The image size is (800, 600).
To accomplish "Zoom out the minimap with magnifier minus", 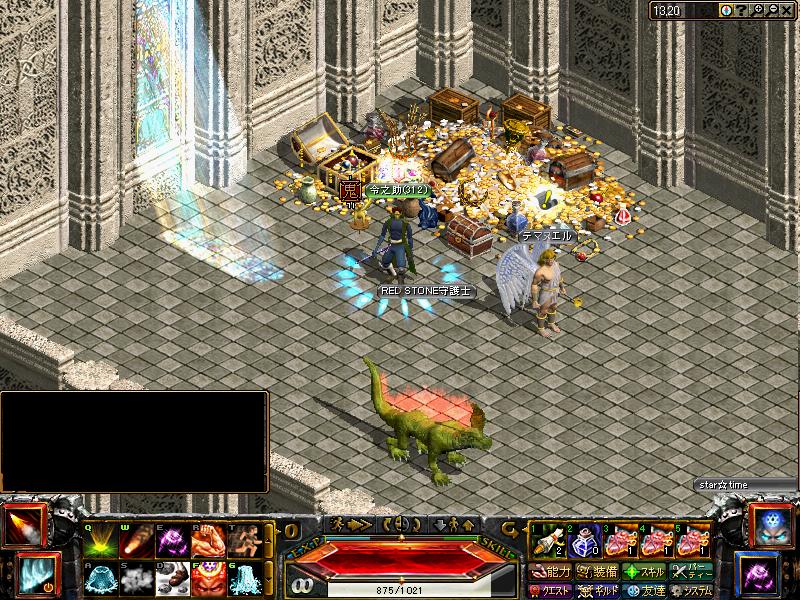I will click(x=773, y=10).
